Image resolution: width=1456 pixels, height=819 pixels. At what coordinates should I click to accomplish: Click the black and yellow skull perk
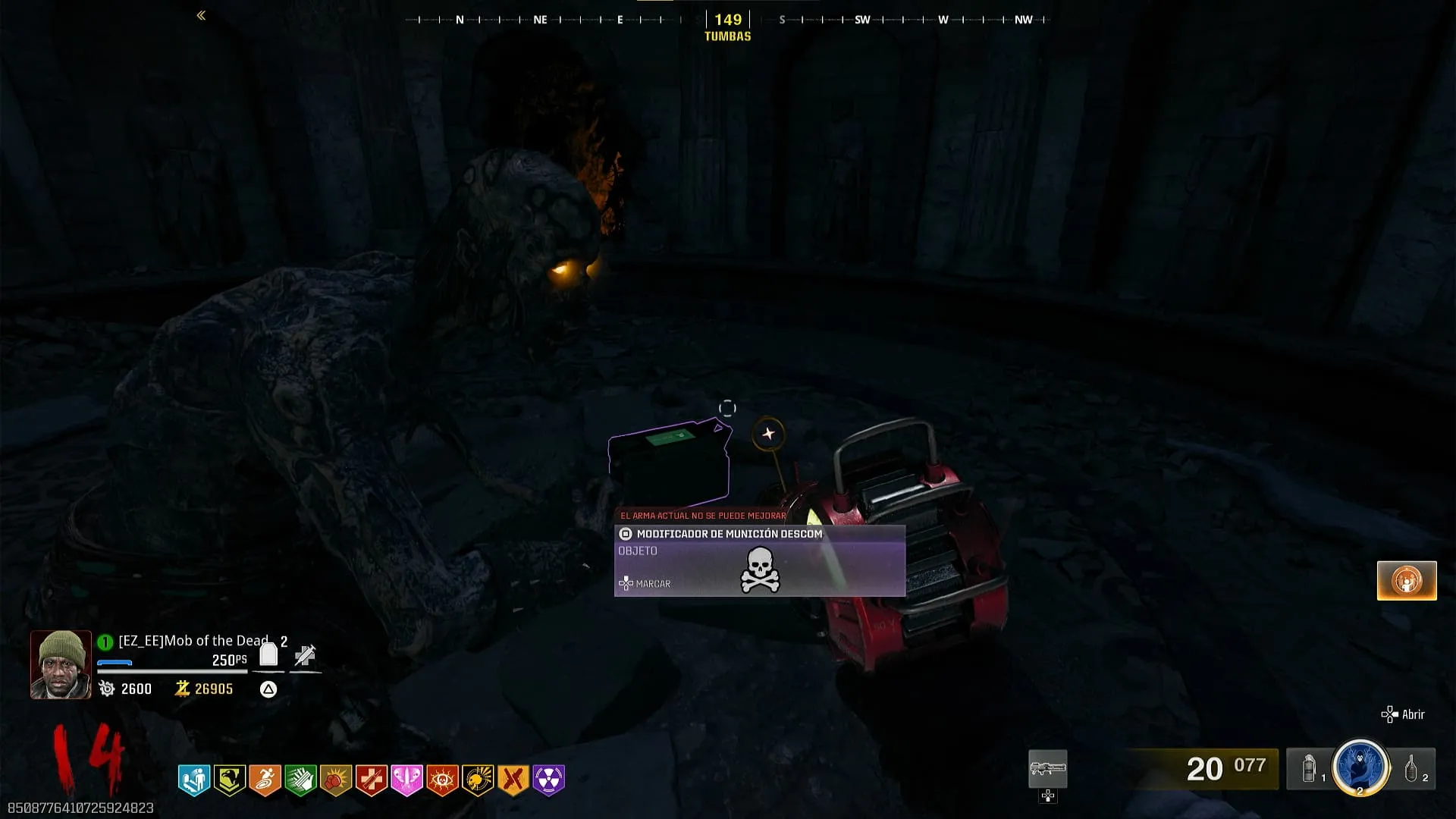pos(478,780)
